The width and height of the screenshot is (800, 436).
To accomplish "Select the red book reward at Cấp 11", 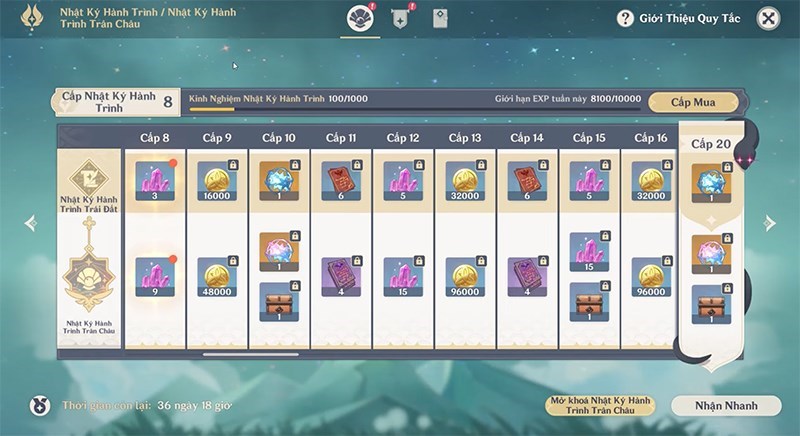I will pyautogui.click(x=341, y=181).
